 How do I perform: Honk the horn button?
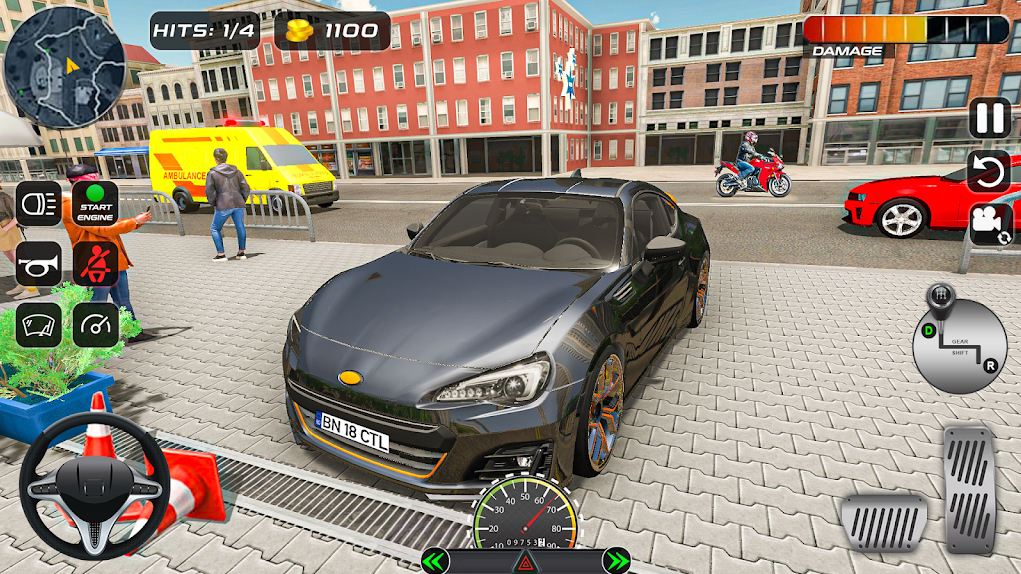point(38,264)
